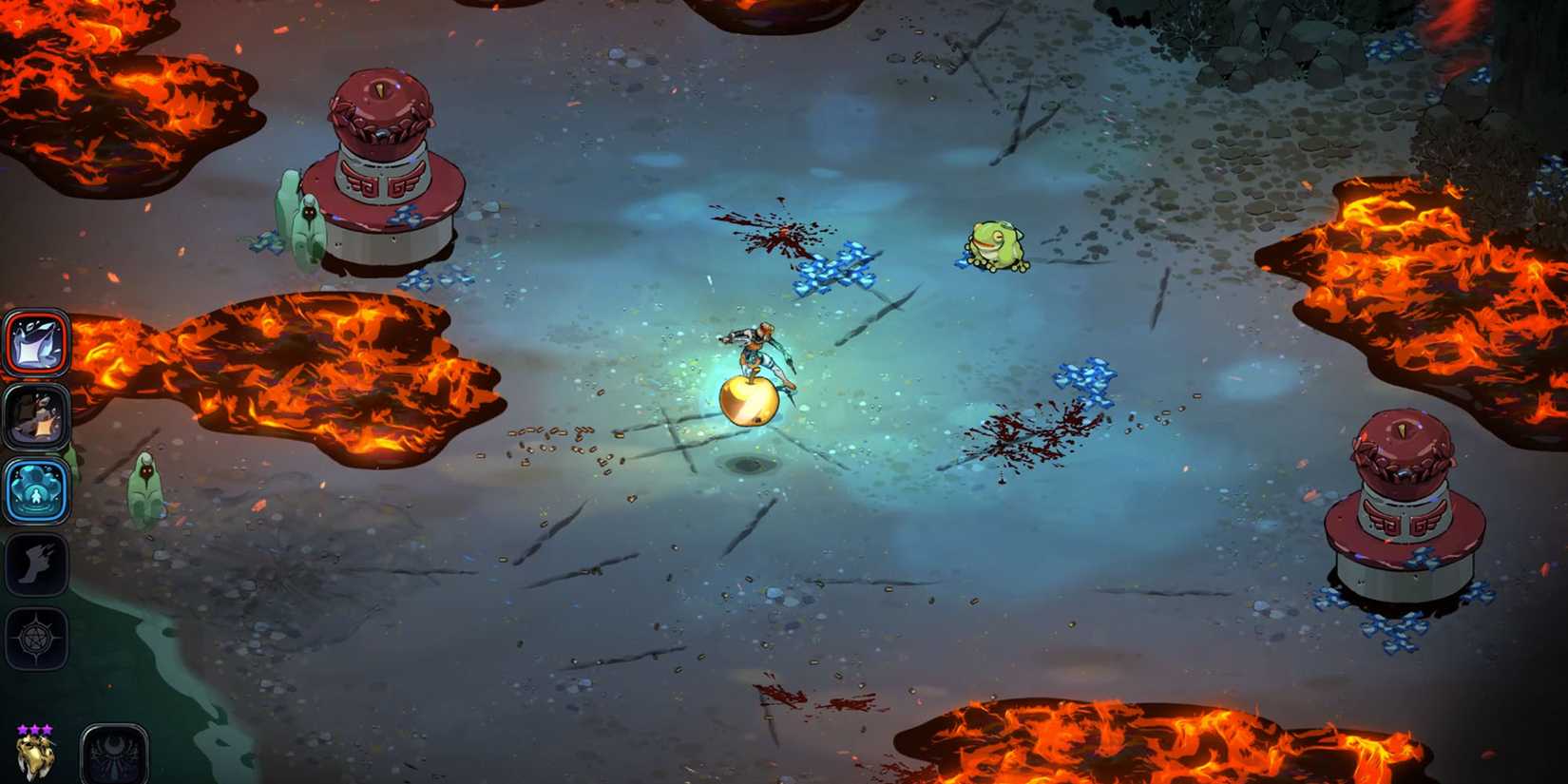Click the glowing second sidebar slot

click(38, 415)
